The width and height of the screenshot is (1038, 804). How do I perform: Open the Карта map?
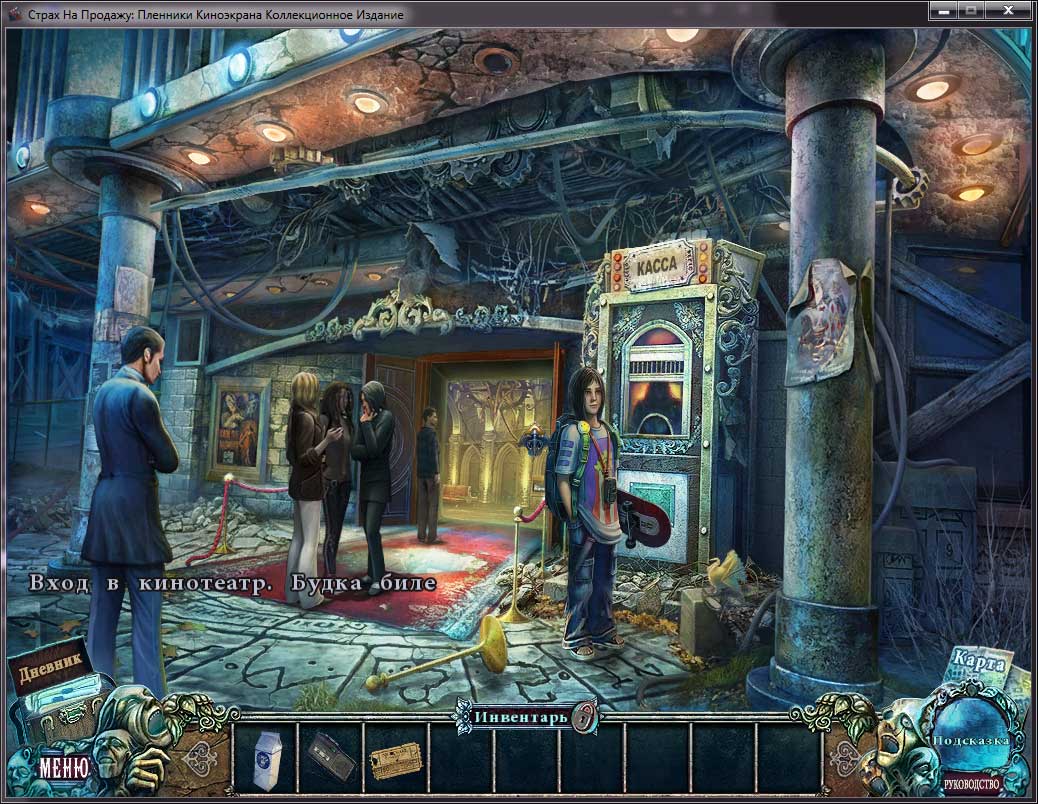(978, 662)
